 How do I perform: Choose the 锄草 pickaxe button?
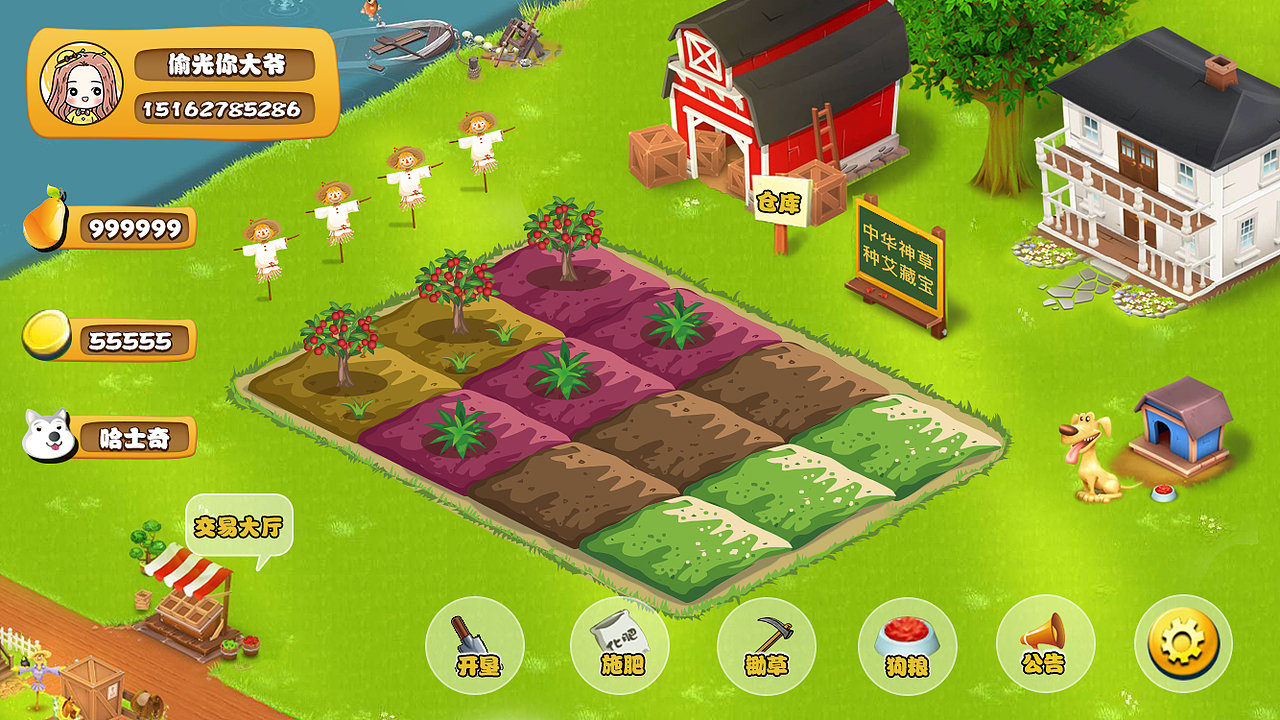pos(766,645)
